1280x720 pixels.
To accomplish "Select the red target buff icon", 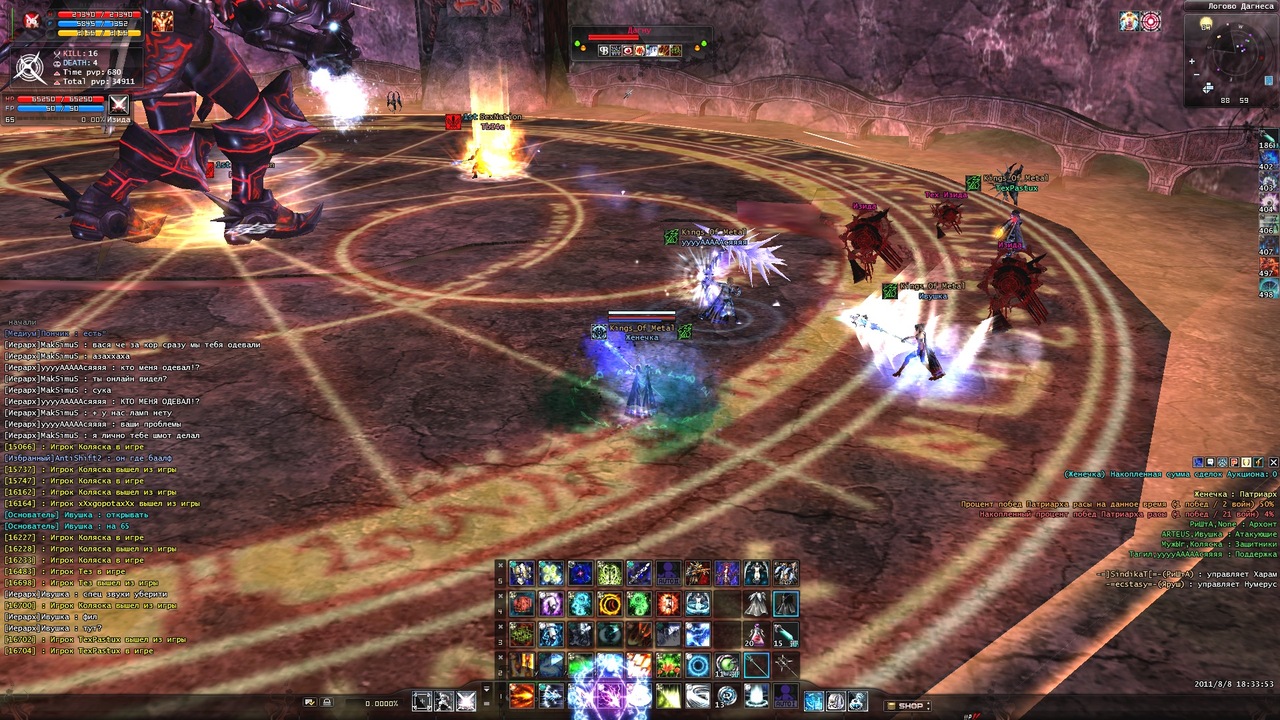I will (1151, 21).
